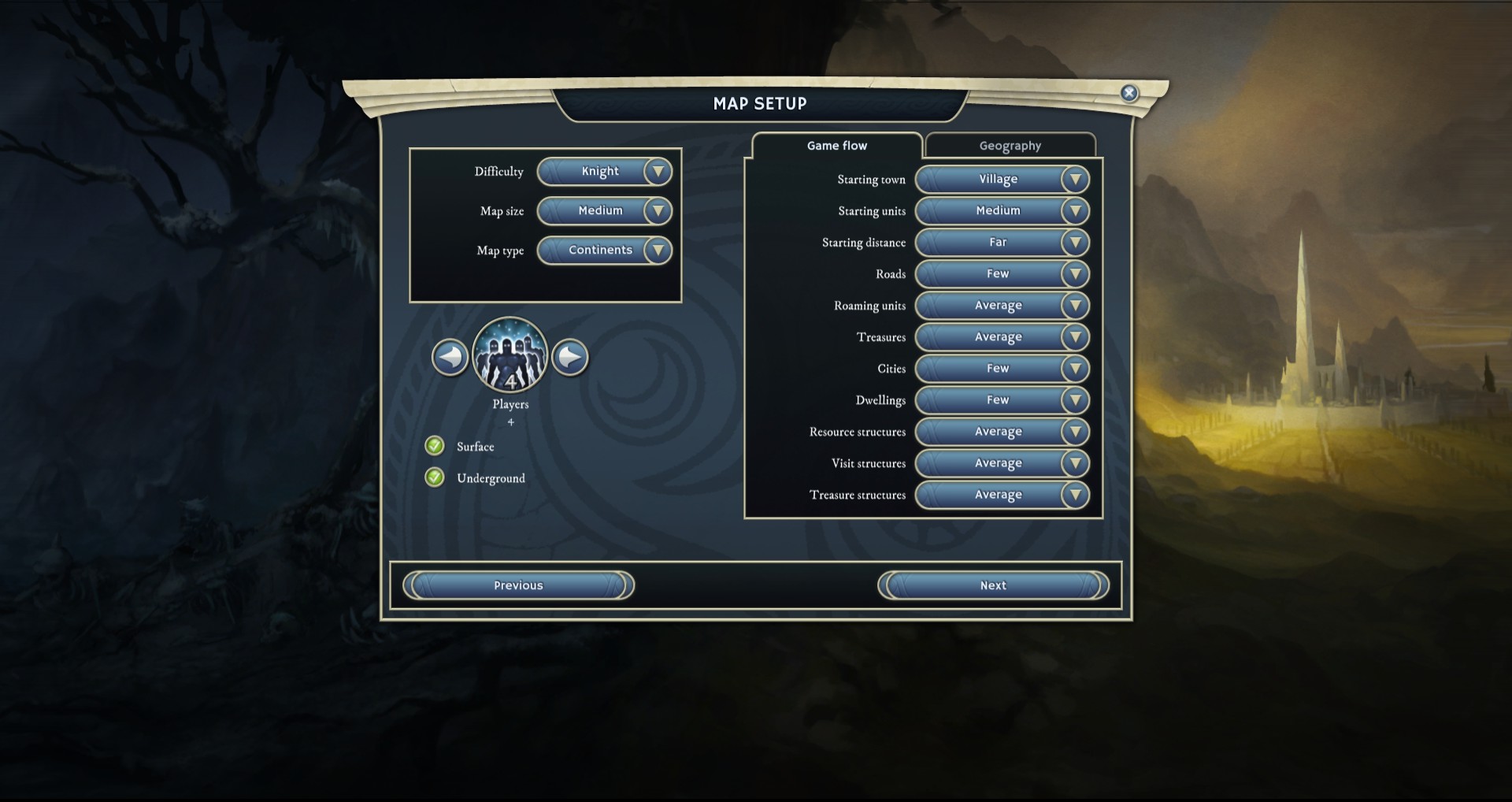Decrease player count with left arrow
The image size is (1512, 802).
point(450,358)
